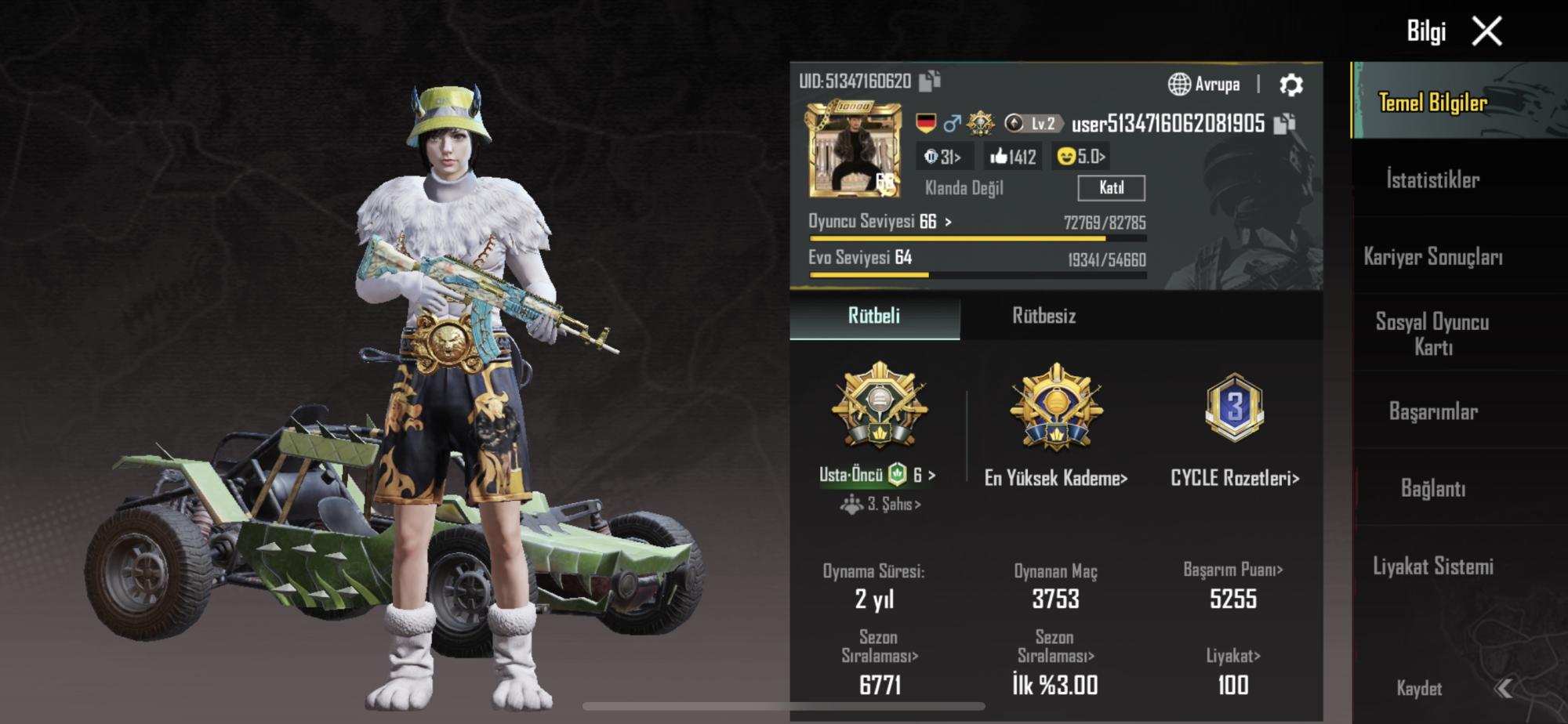The width and height of the screenshot is (1568, 724).
Task: Click the Avrupa globe server icon
Action: [1178, 85]
